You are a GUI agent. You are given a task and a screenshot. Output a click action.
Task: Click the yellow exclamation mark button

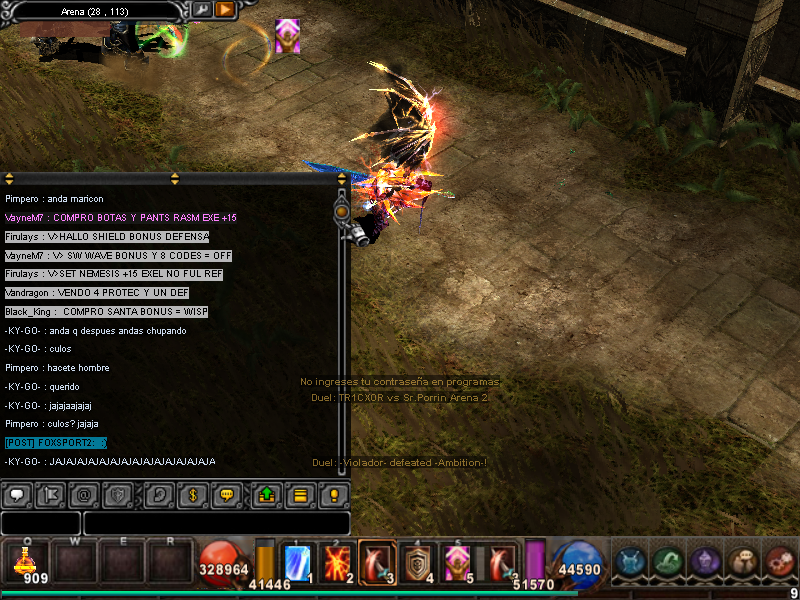click(x=334, y=494)
